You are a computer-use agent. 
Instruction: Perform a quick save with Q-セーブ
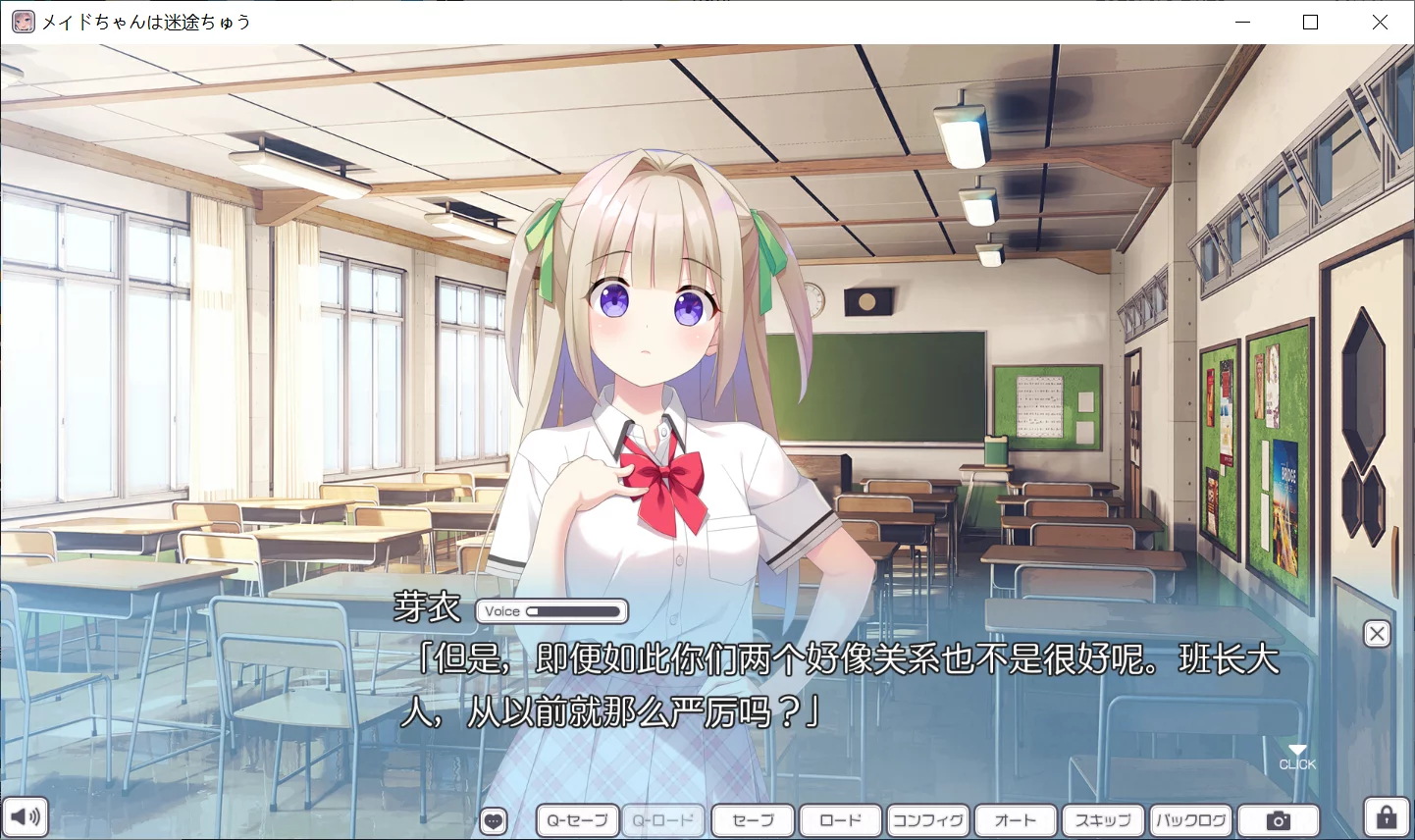[576, 819]
